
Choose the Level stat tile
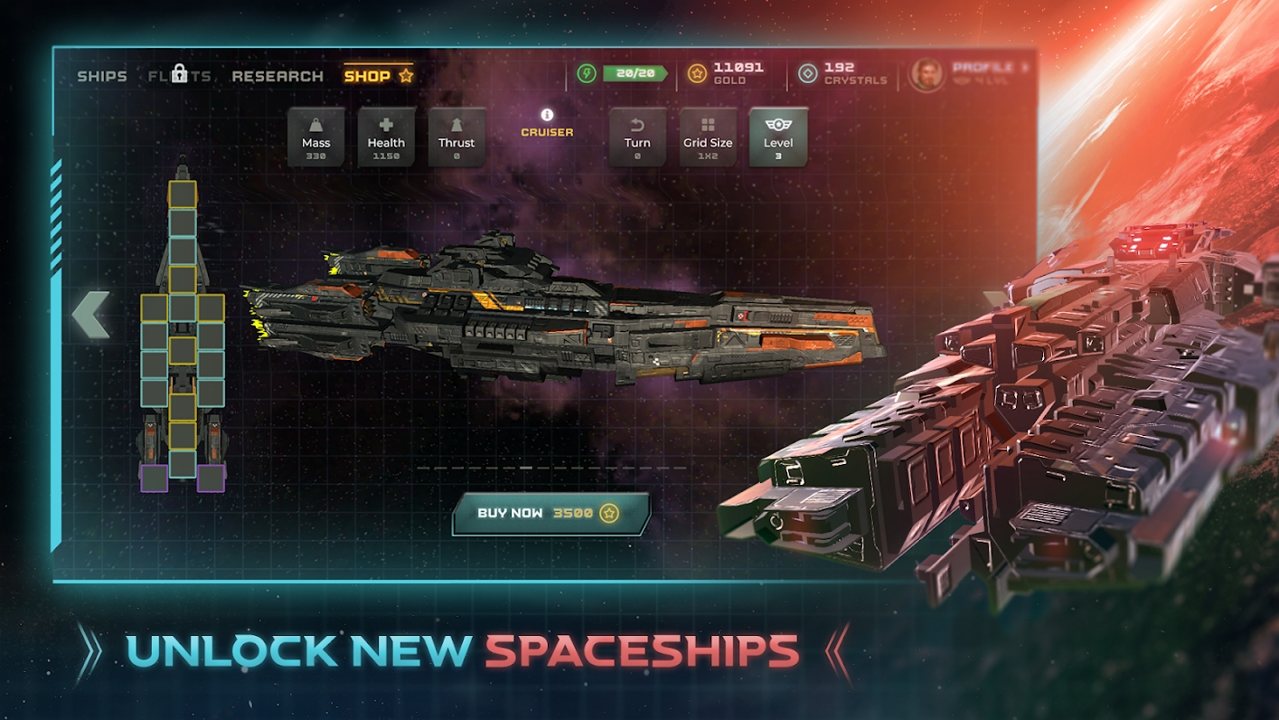click(778, 136)
